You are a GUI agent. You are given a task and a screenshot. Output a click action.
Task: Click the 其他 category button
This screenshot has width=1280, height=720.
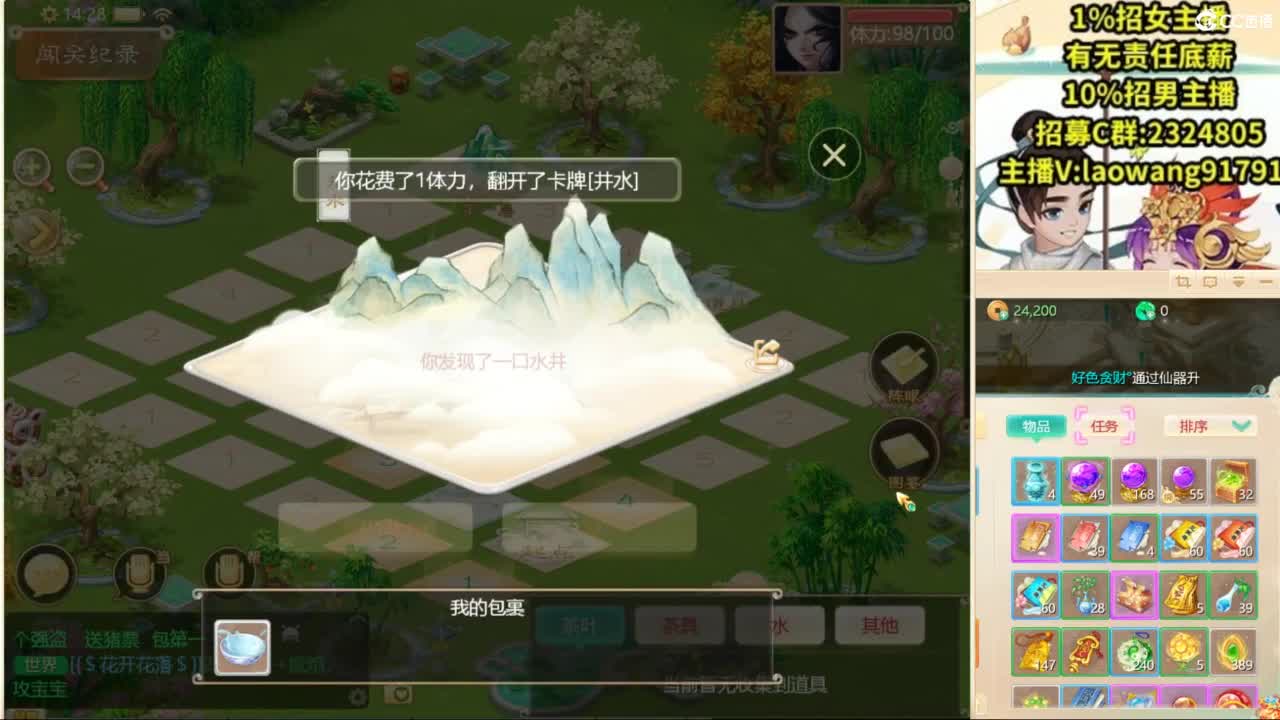tap(878, 625)
